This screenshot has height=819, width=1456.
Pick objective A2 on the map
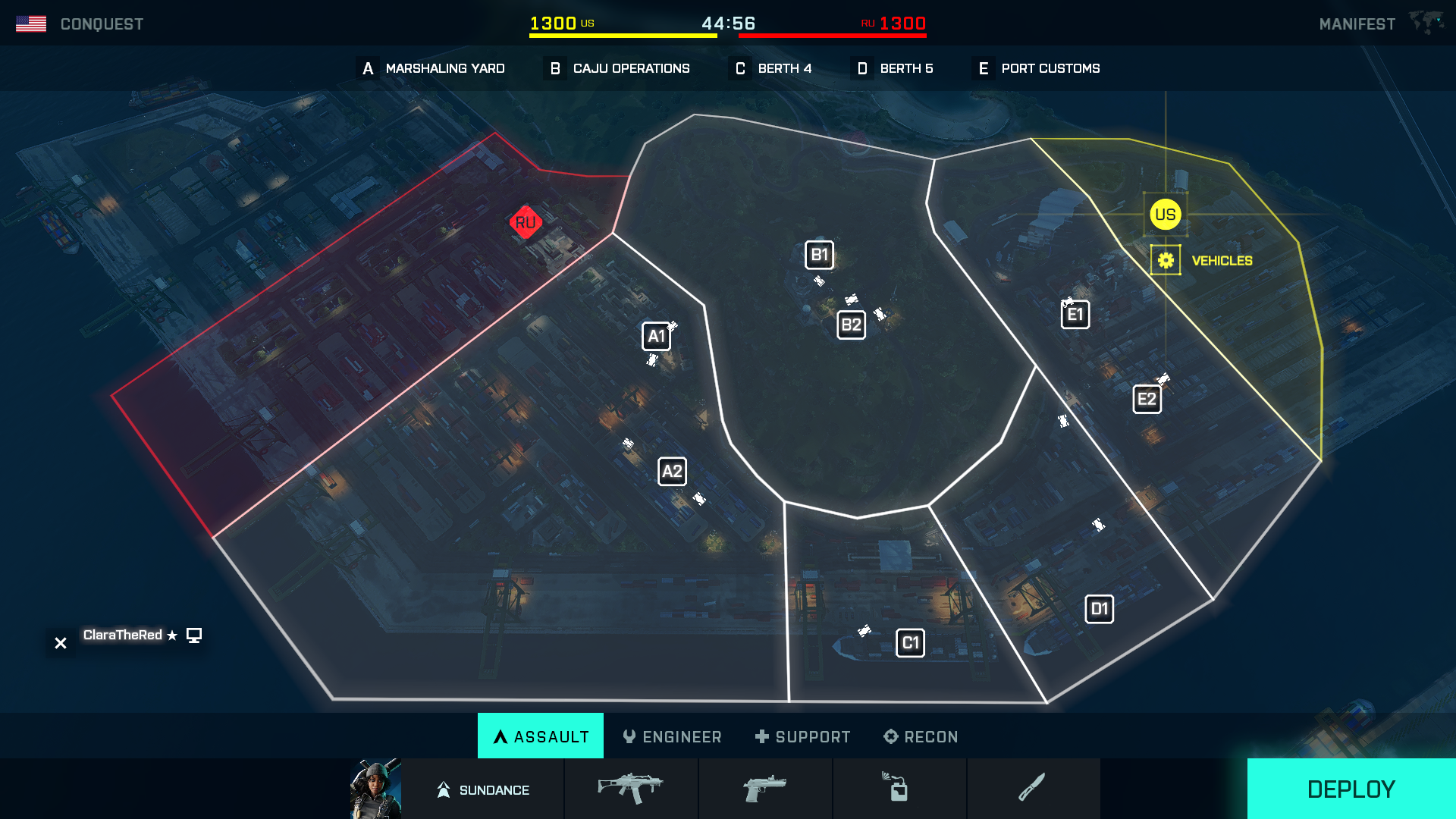pyautogui.click(x=672, y=472)
